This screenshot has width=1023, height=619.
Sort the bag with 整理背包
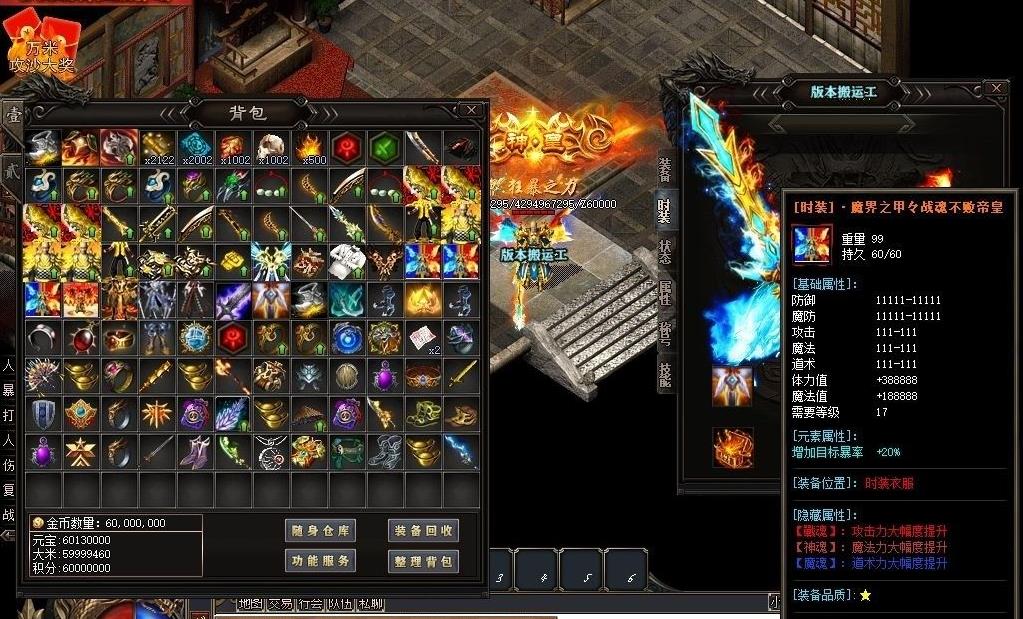tap(422, 561)
